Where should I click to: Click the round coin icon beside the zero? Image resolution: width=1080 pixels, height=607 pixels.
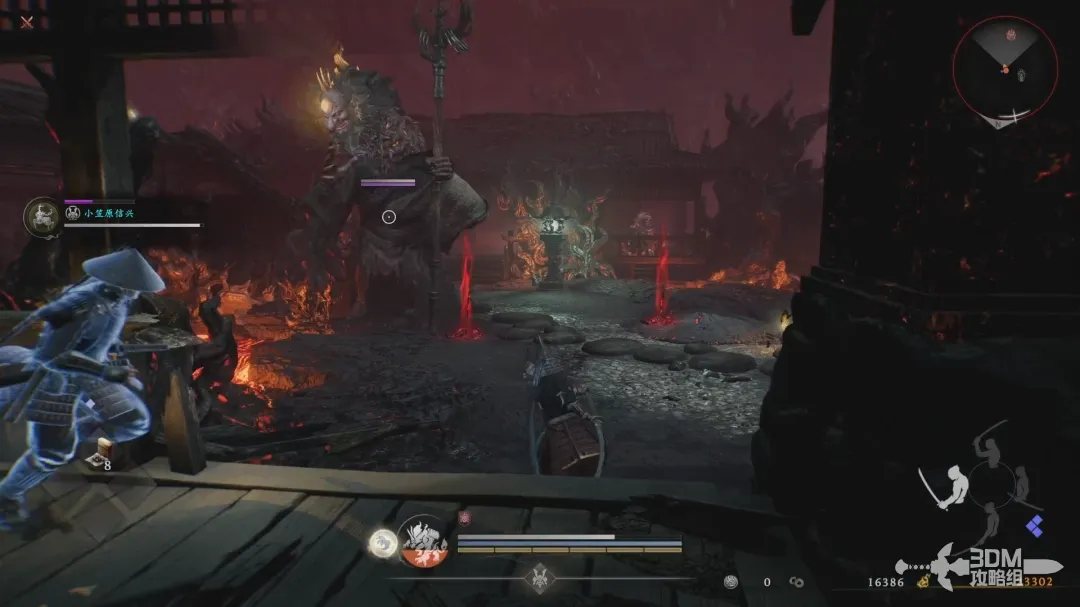tap(731, 581)
